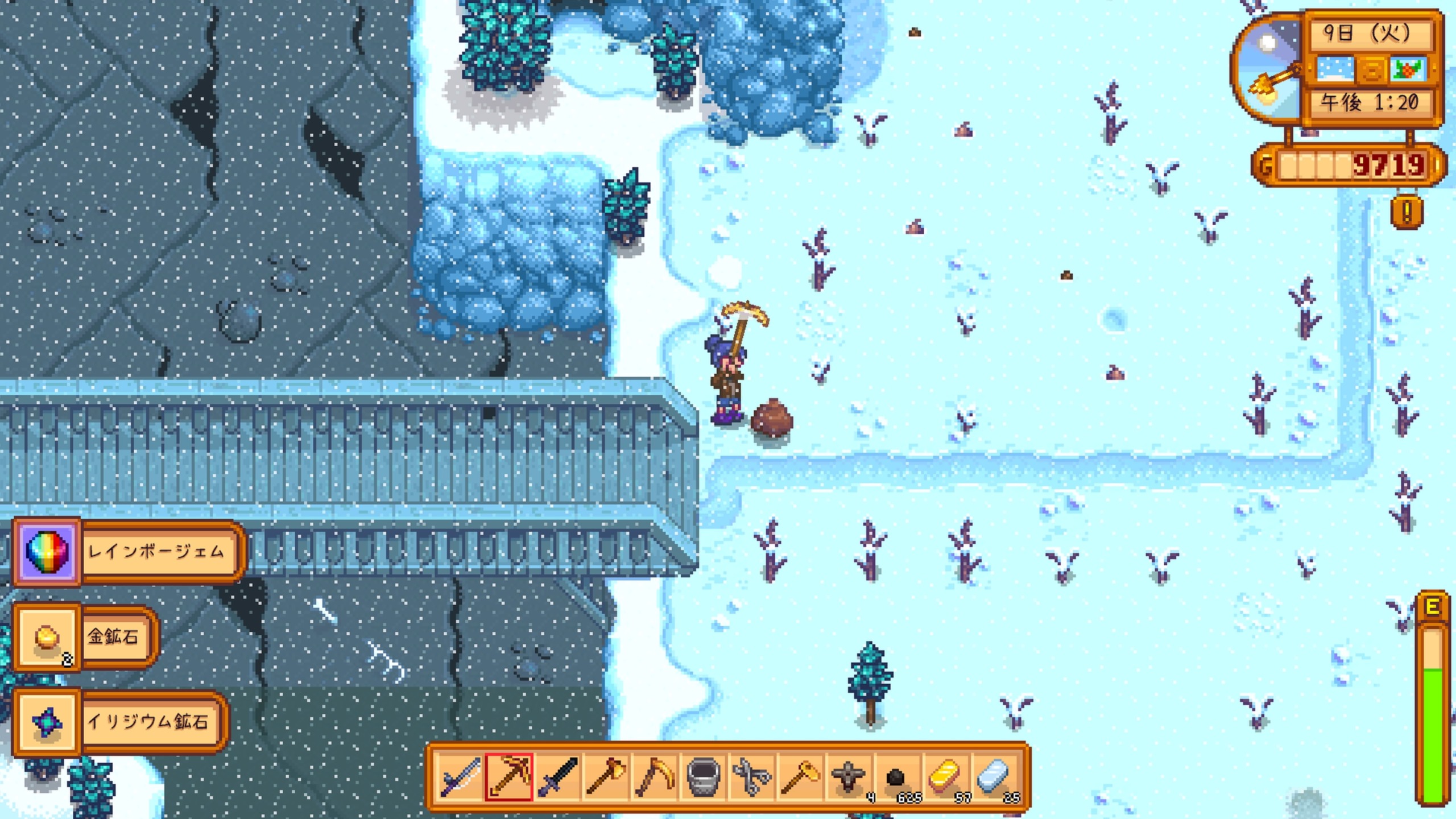Select the sprinkler stack of 4
Viewport: 1456px width, 819px height.
[849, 777]
